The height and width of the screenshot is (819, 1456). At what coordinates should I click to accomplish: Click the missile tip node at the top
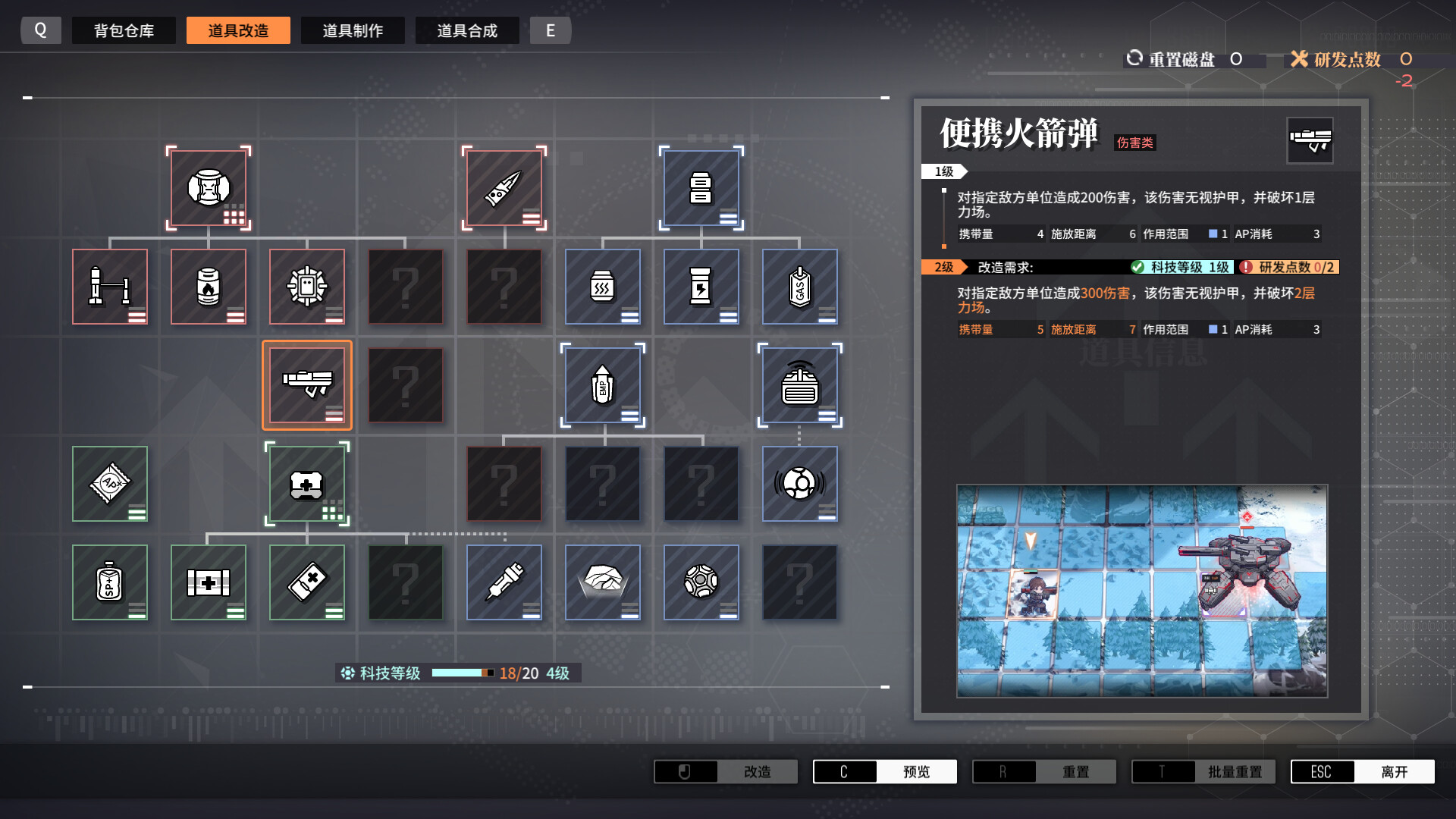[504, 187]
